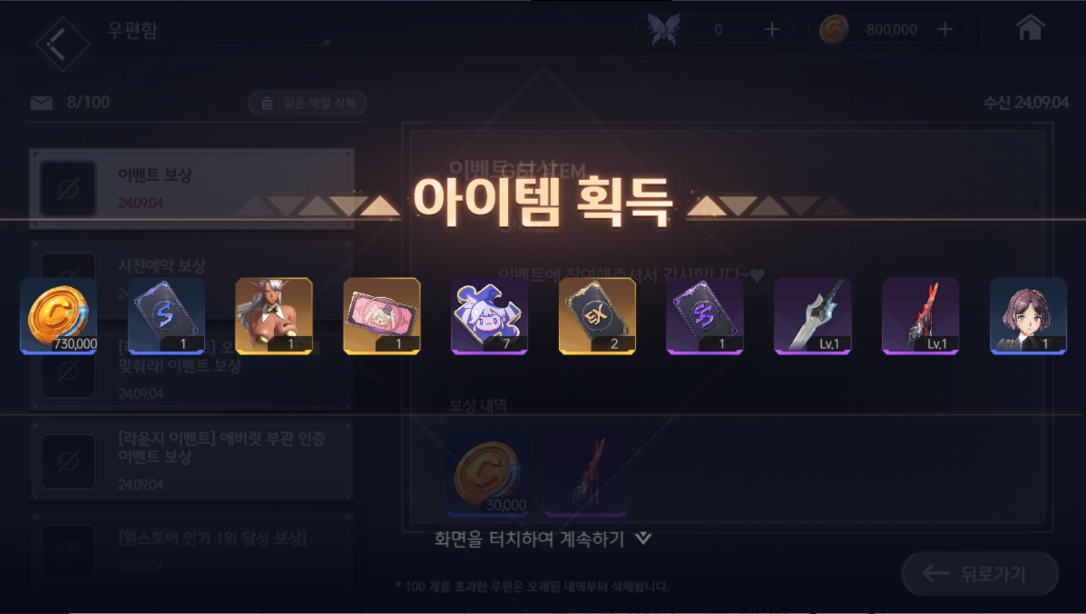The width and height of the screenshot is (1086, 614).
Task: Open the home screen via house icon
Action: [1030, 29]
